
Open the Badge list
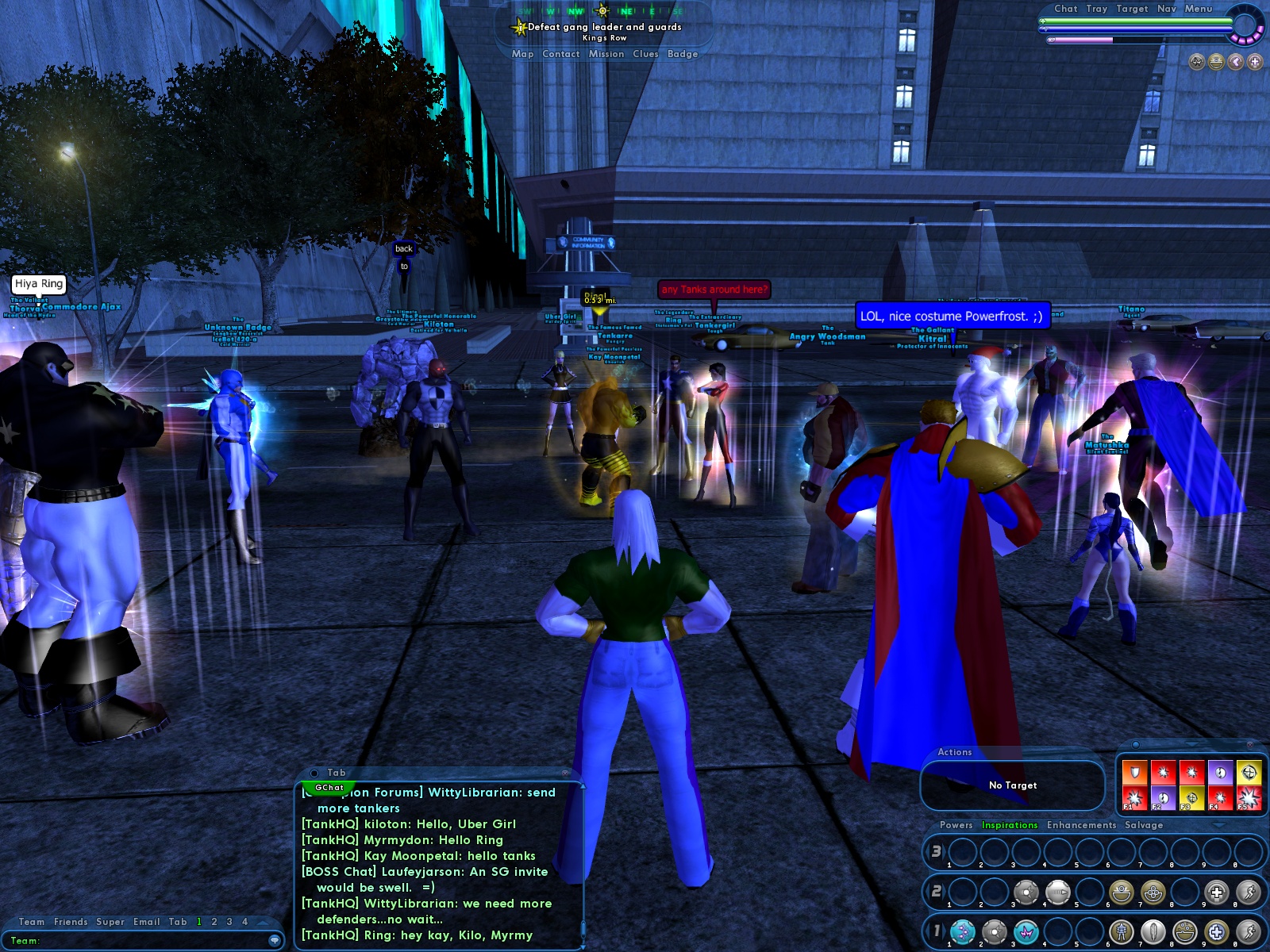coord(683,54)
